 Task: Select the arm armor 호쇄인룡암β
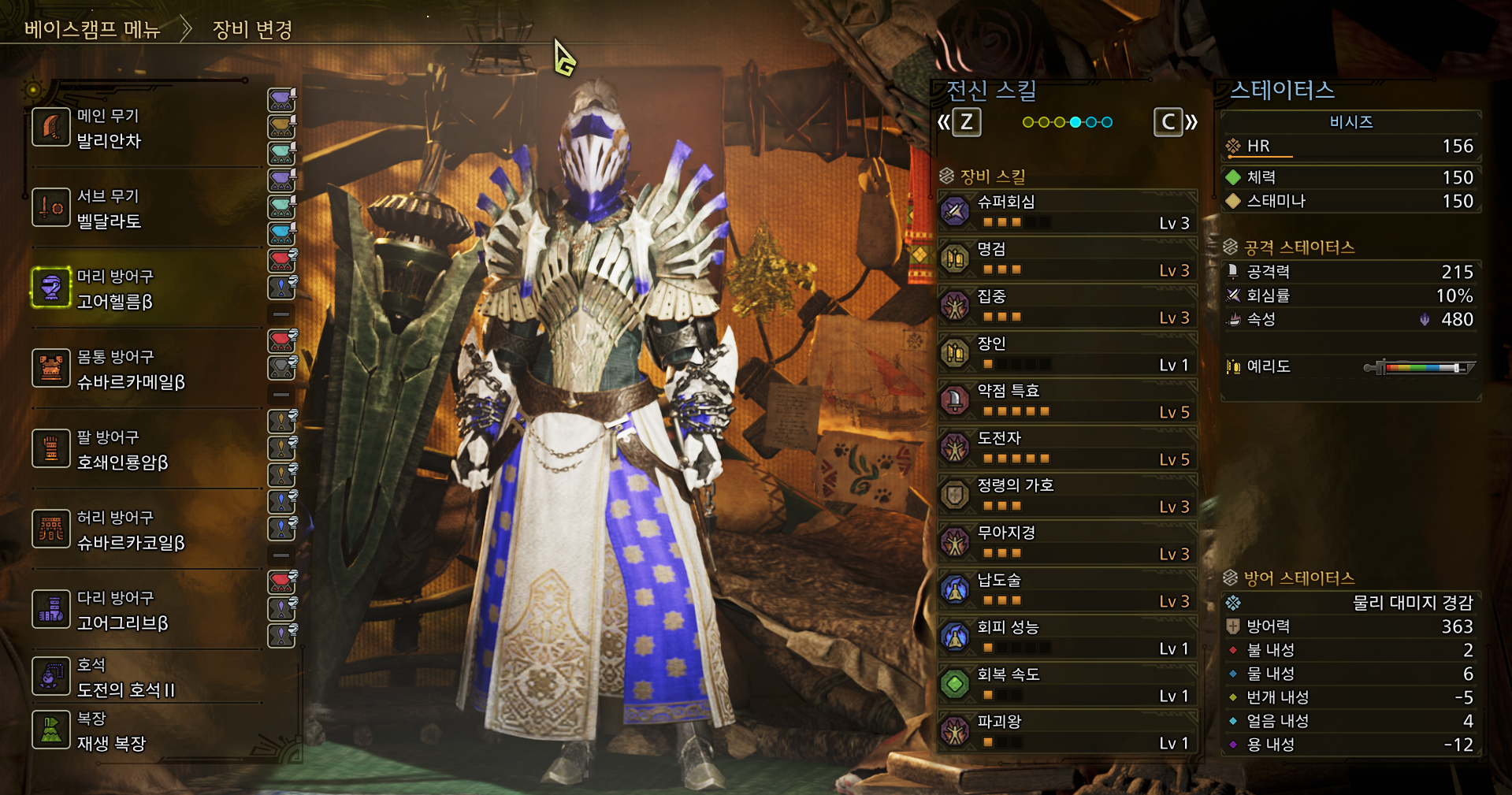tap(146, 450)
